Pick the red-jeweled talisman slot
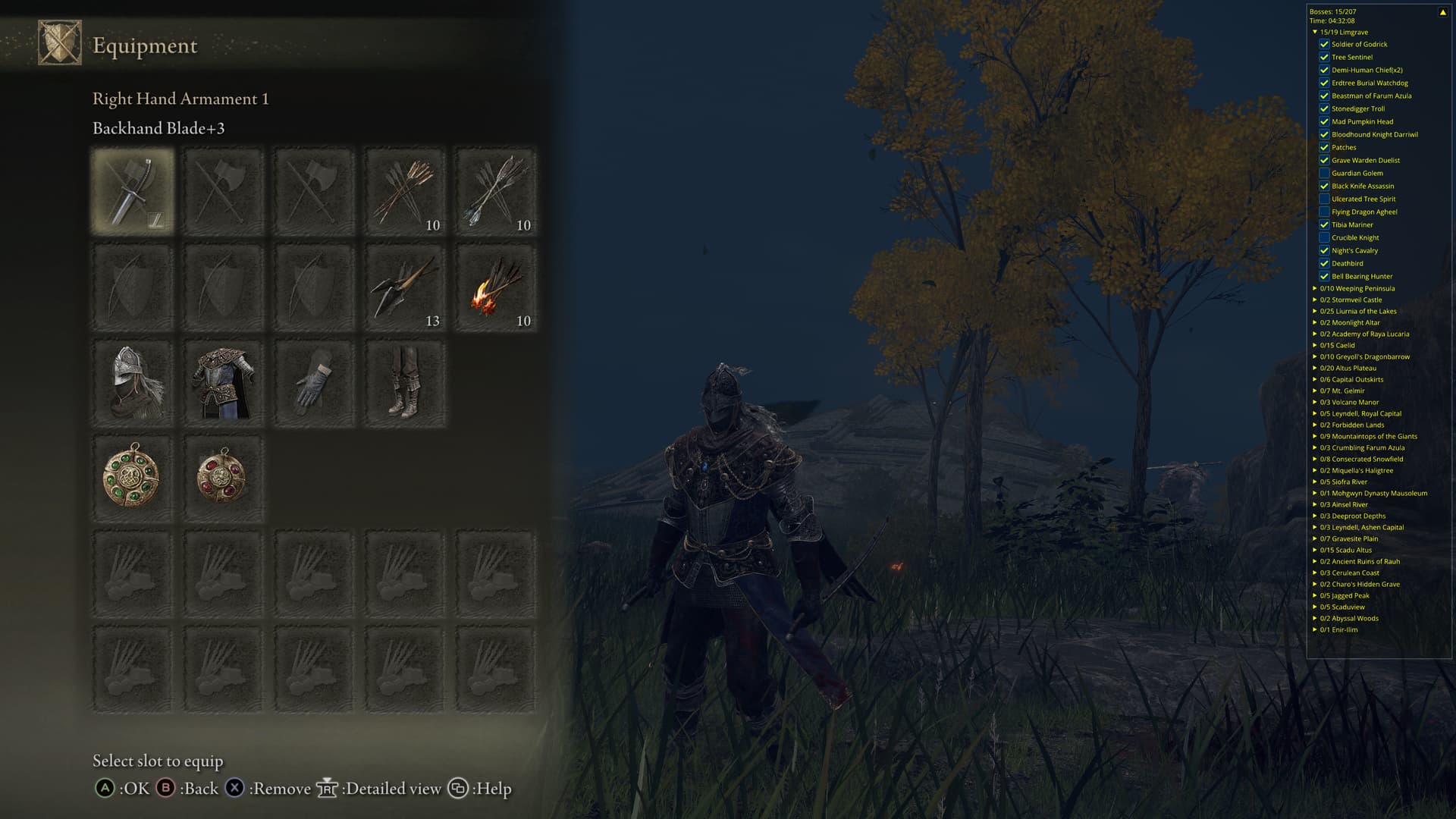The height and width of the screenshot is (819, 1456). pos(223,479)
